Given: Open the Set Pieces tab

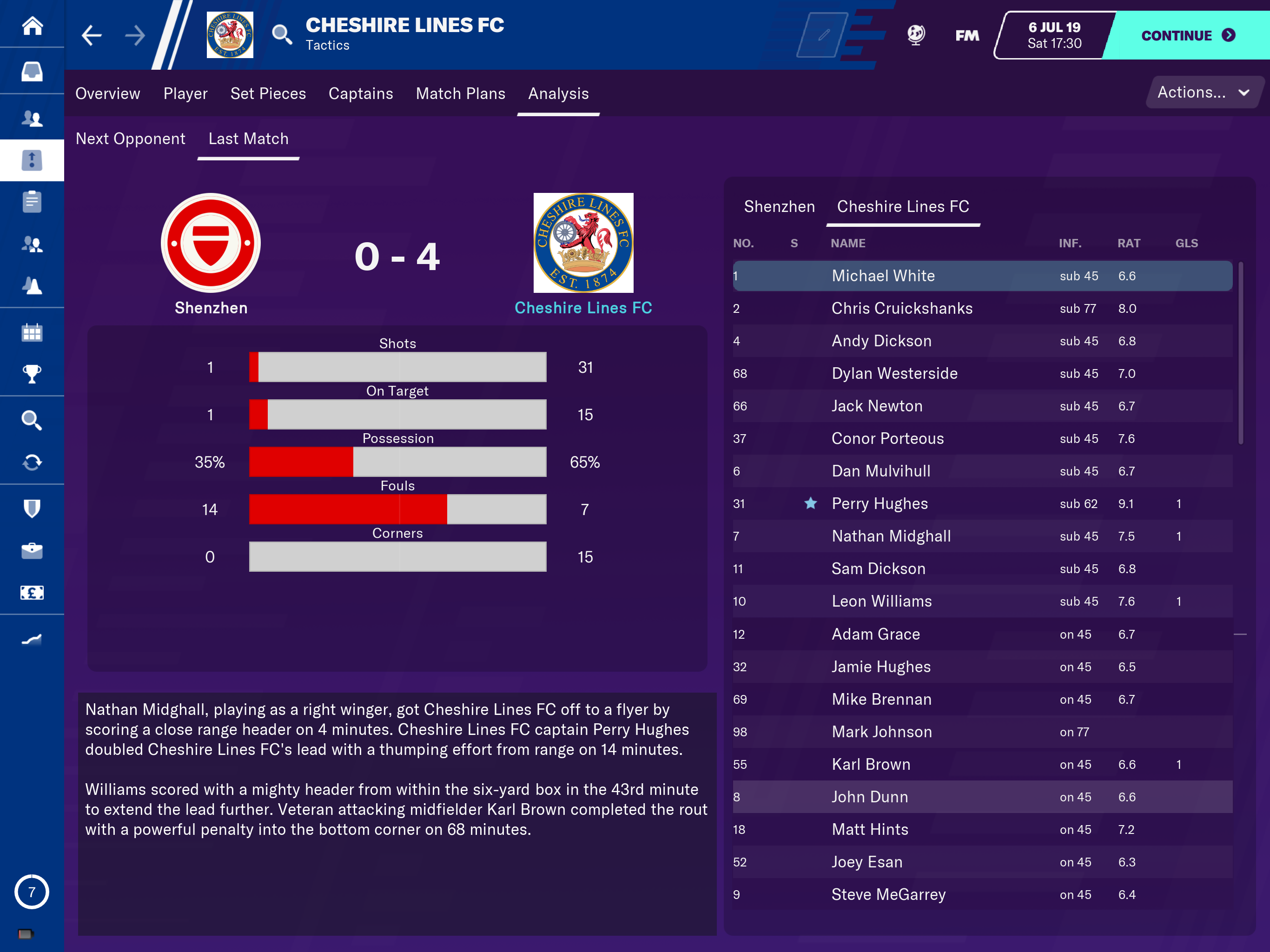Looking at the screenshot, I should pos(268,93).
